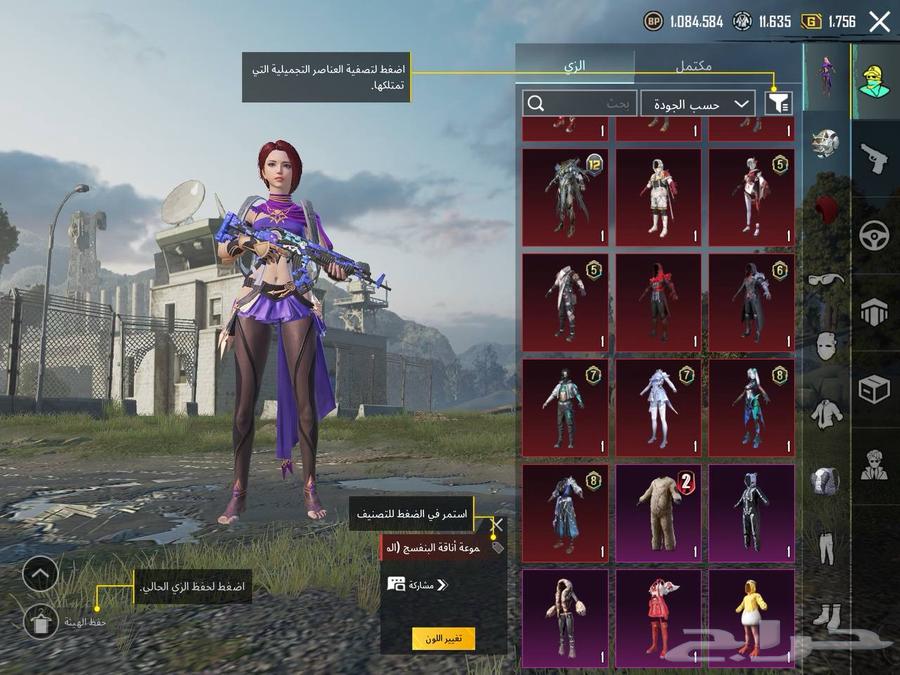Screen dimensions: 900x675
Task: Click the بحث search field
Action: tap(580, 103)
